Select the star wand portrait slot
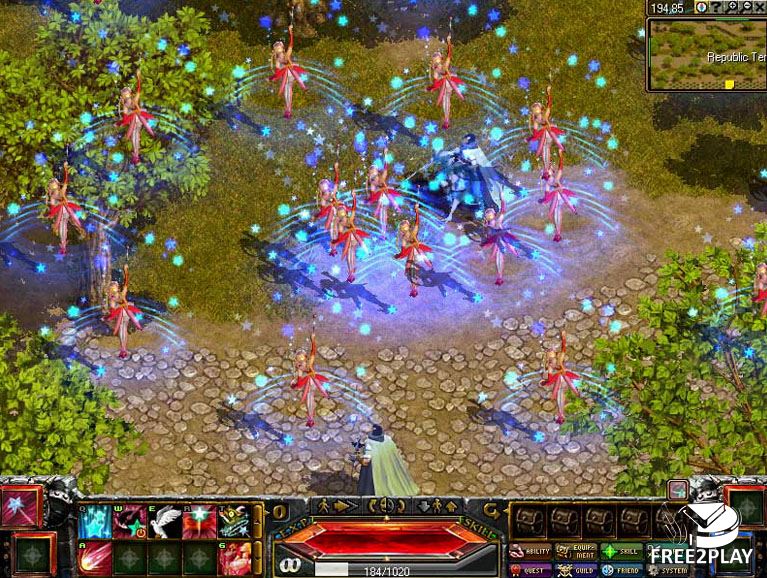This screenshot has width=767, height=578. [20, 506]
